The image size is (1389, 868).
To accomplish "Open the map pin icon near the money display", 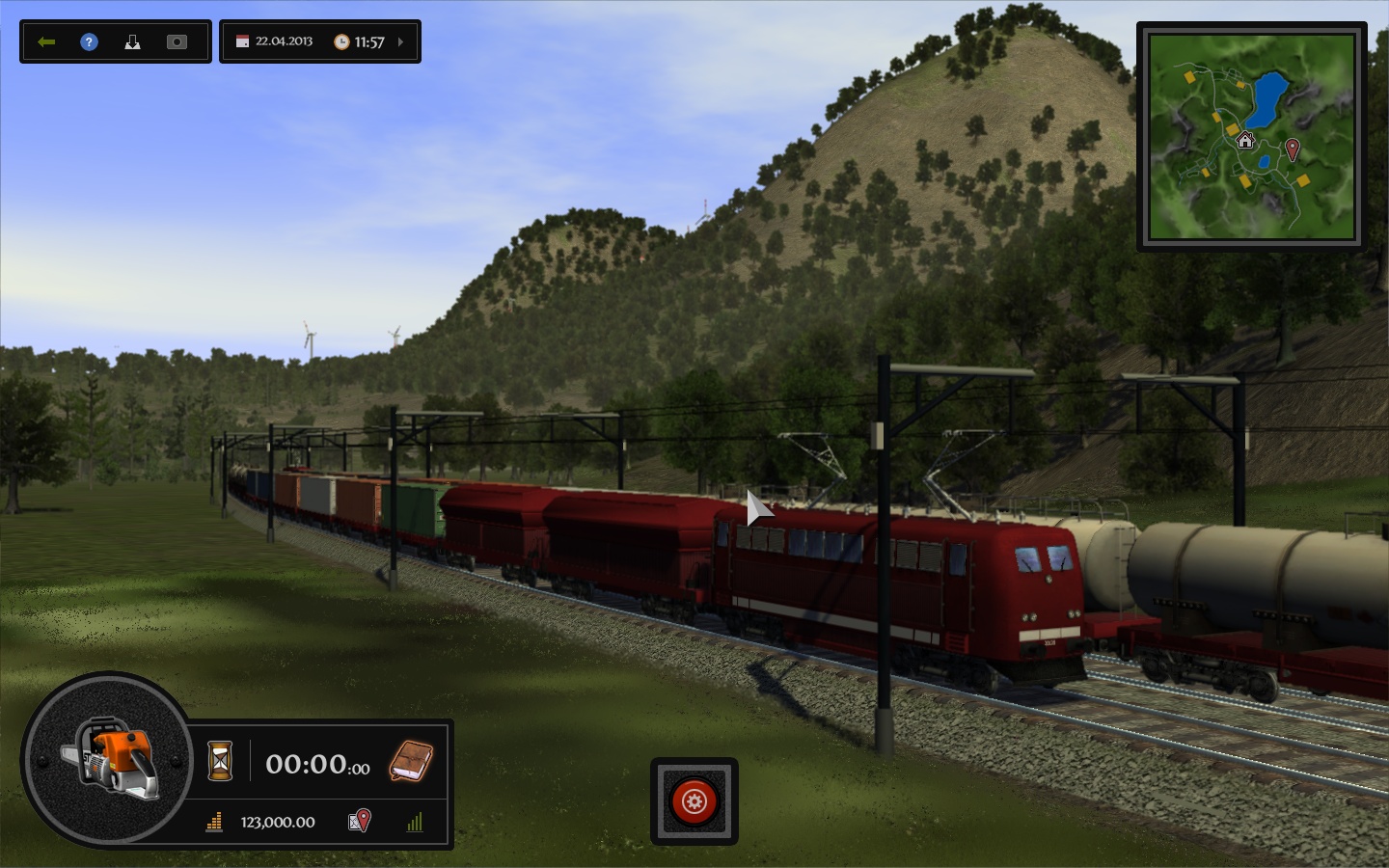I will pyautogui.click(x=358, y=823).
